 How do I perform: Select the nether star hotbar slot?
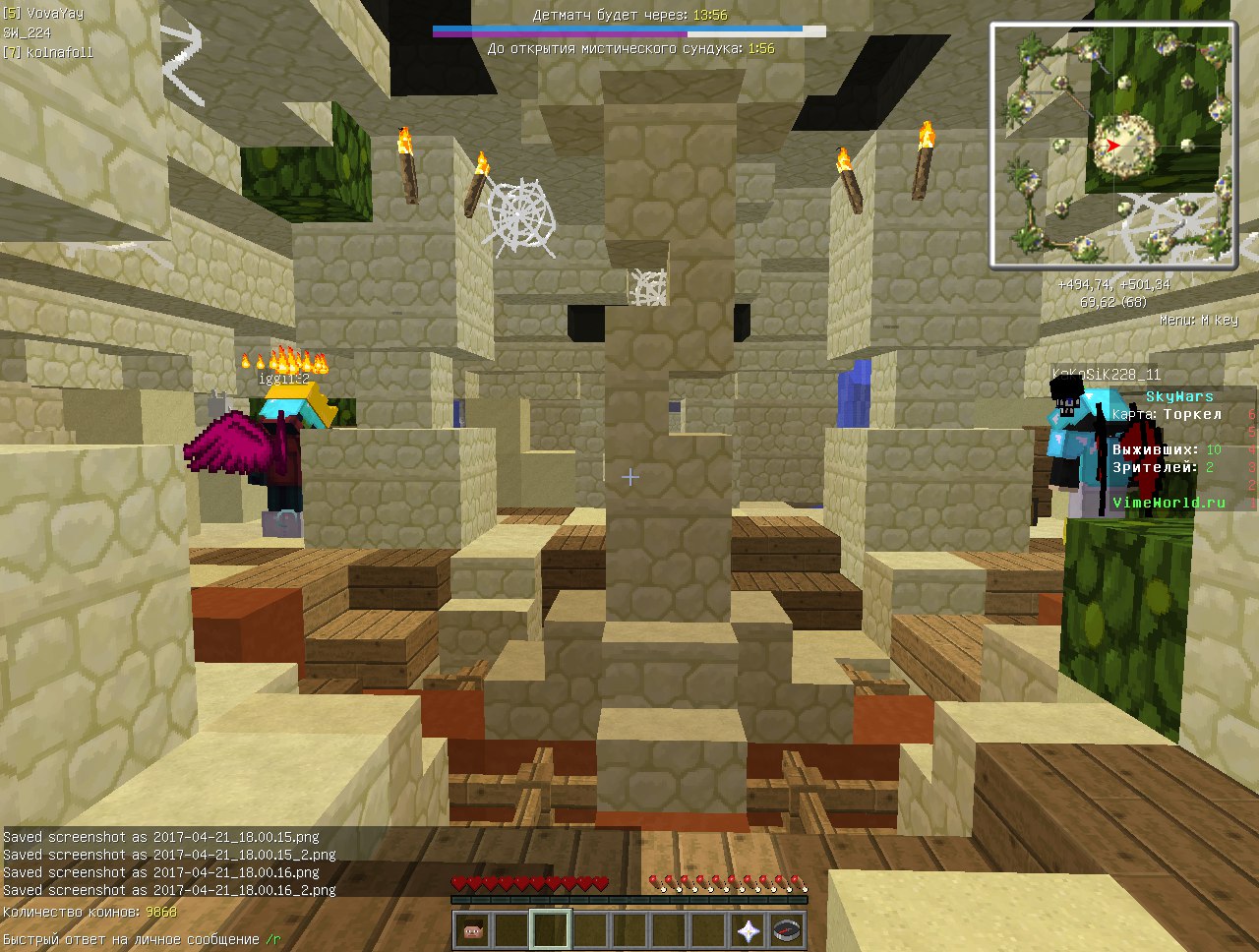(748, 930)
